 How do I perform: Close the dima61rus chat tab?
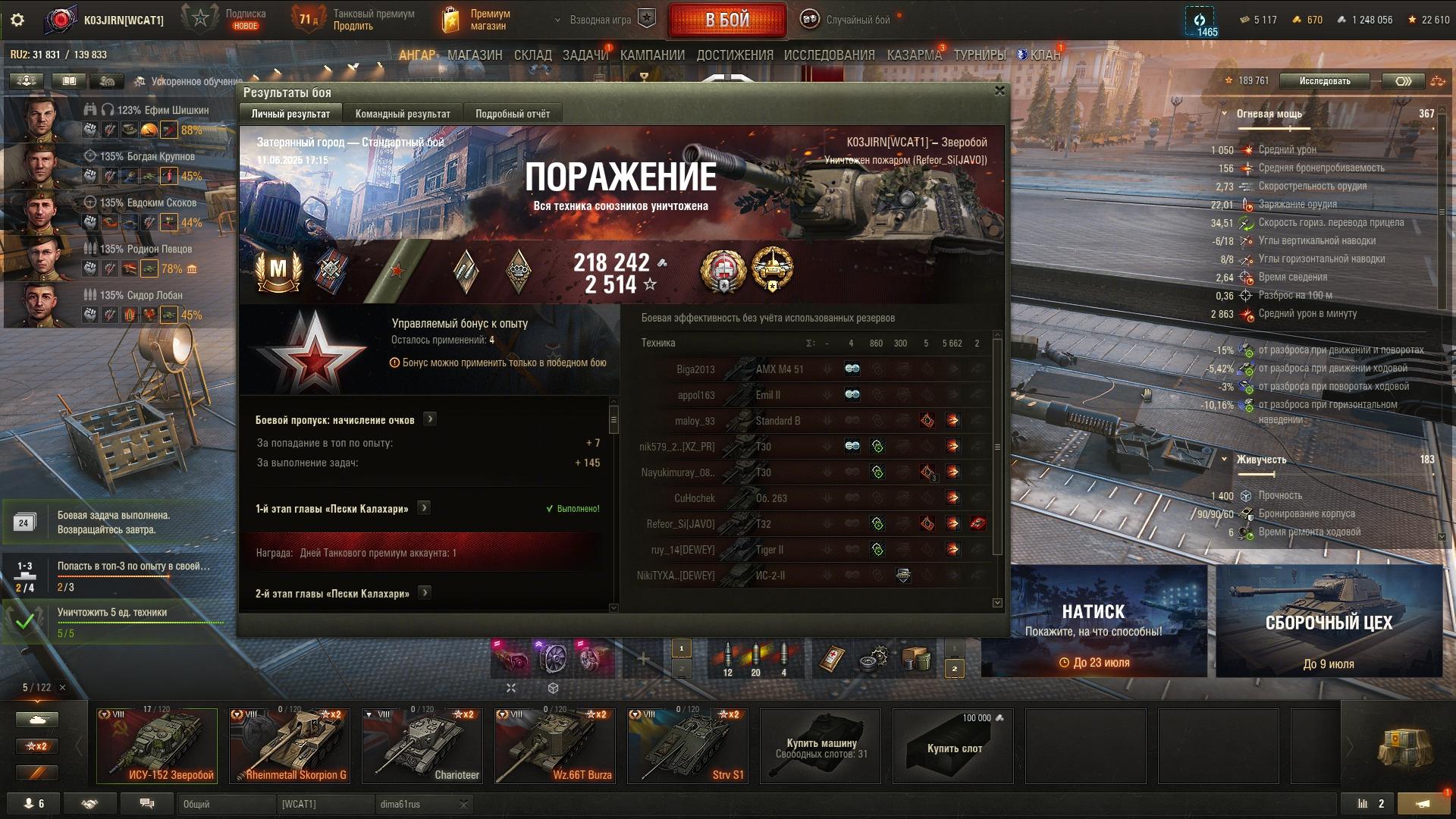point(464,804)
